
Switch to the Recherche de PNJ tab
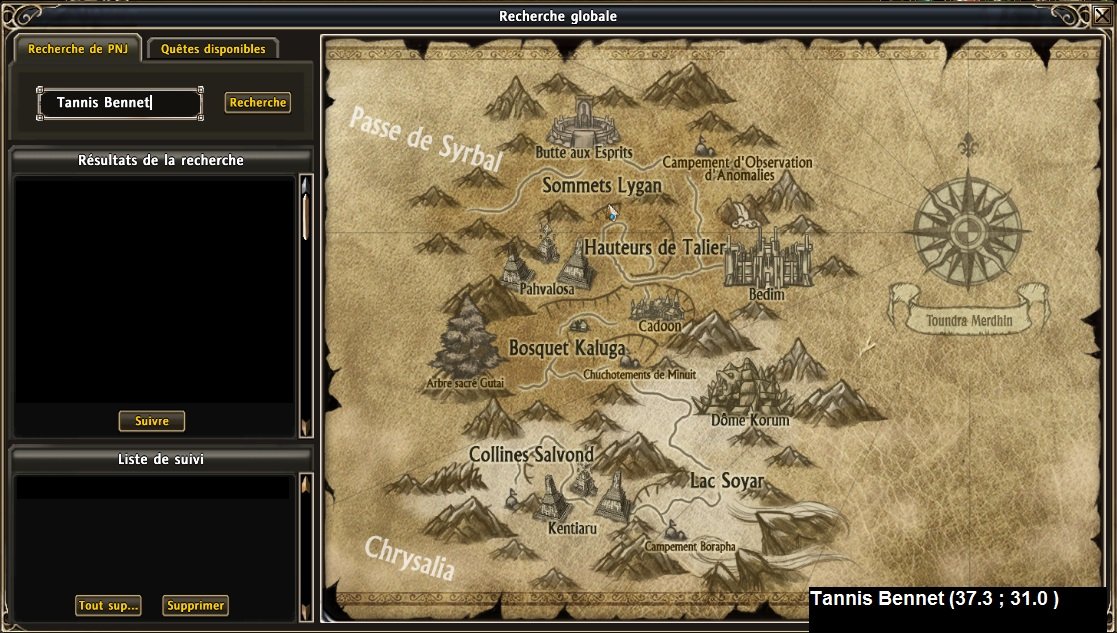tap(76, 49)
